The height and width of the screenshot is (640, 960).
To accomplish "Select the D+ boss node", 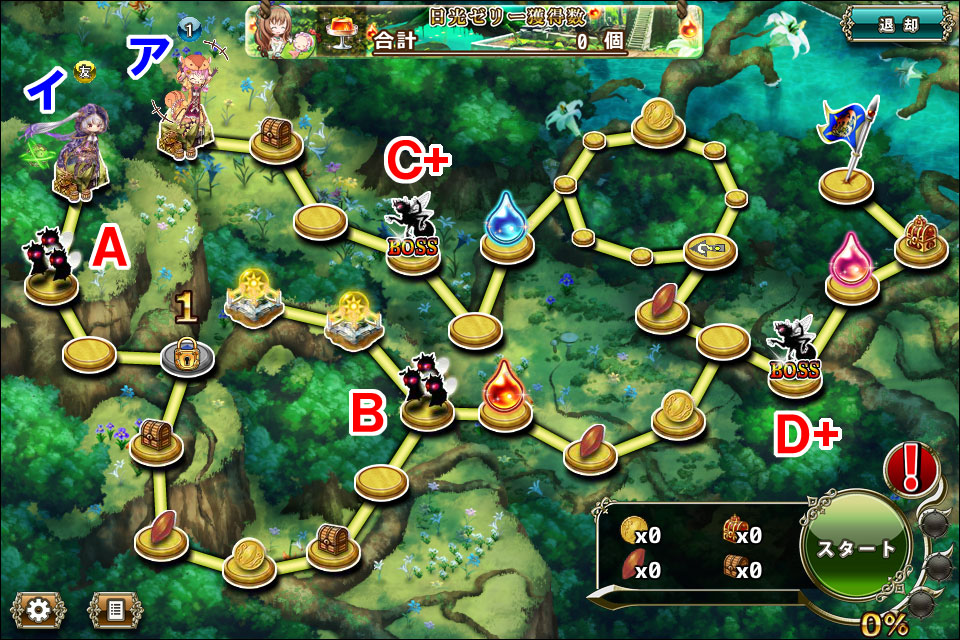I will click(x=794, y=358).
